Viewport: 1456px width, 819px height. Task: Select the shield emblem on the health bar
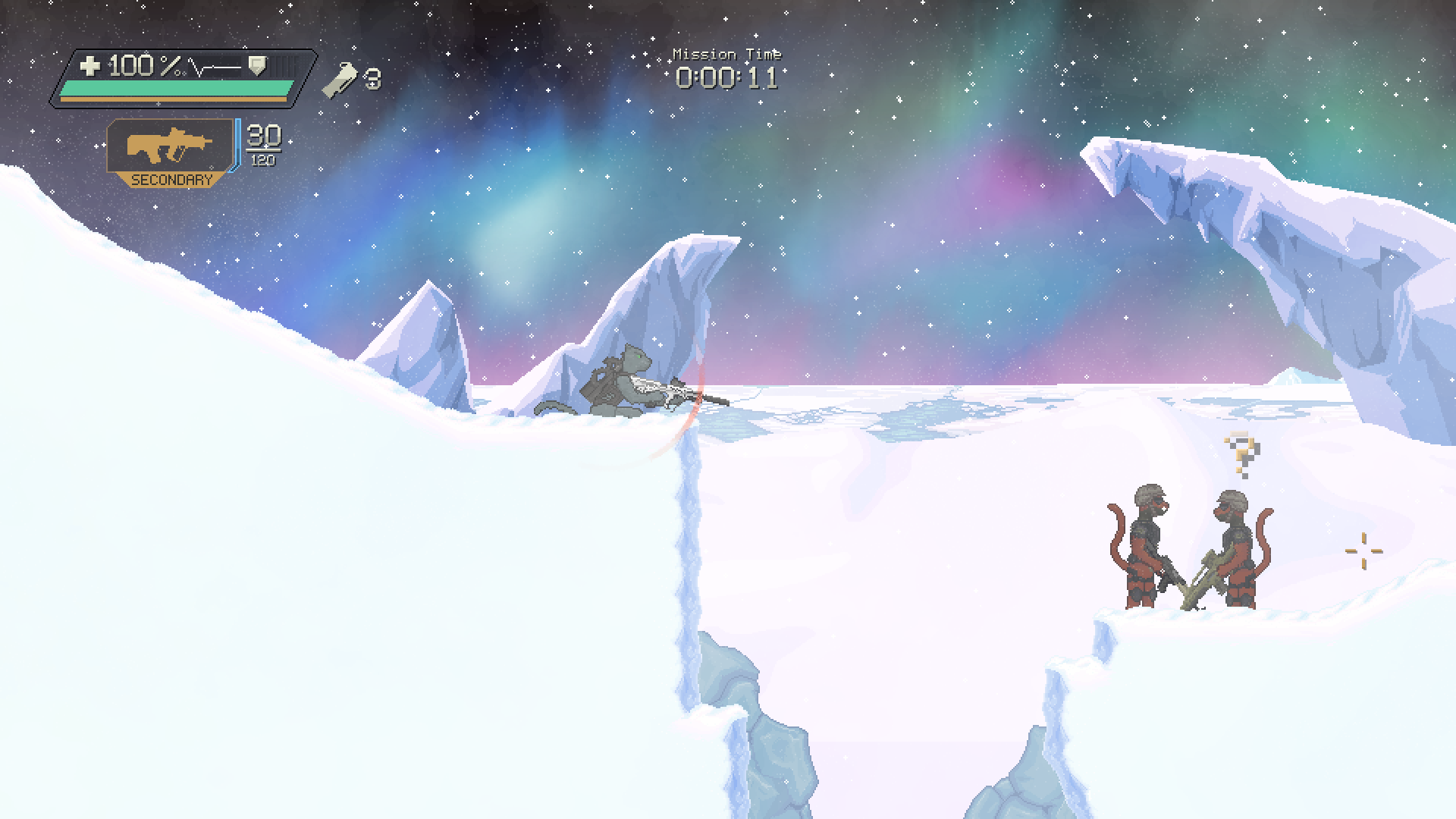pyautogui.click(x=258, y=67)
